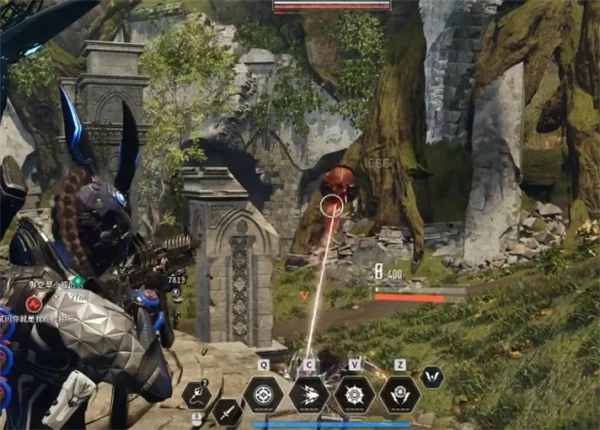Viewport: 600px width, 430px height.
Task: Select the small wing emblem icon
Action: [432, 377]
